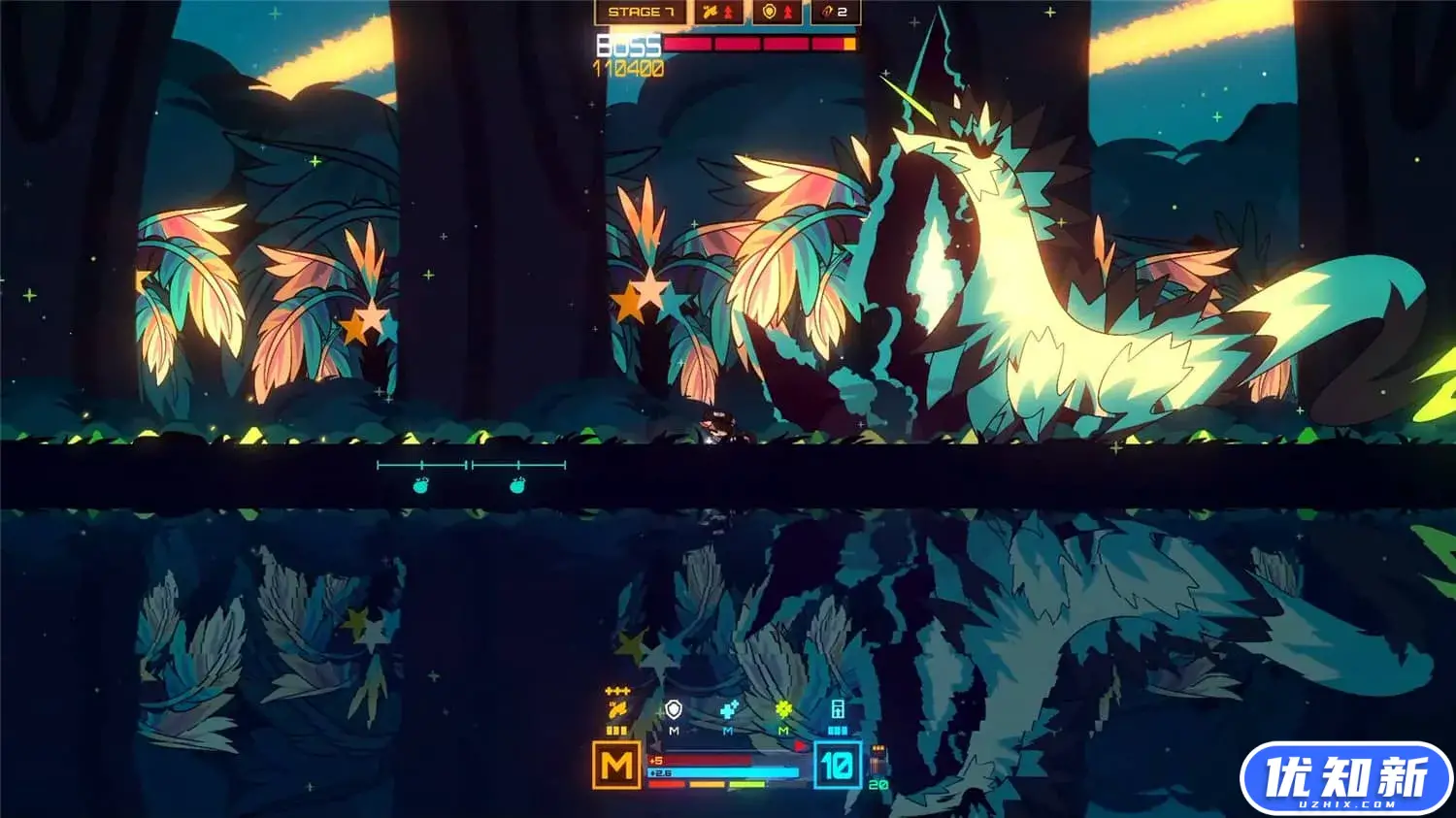
Task: Click the STAGE 7 indicator panel
Action: 640,12
